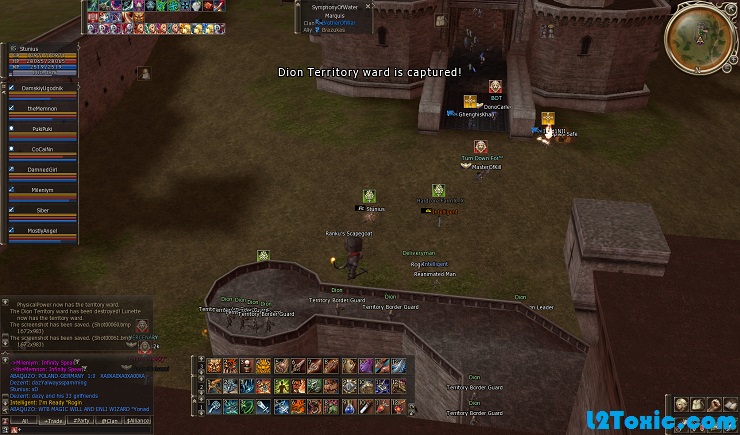The height and width of the screenshot is (435, 740).
Task: Show the Alliance chat tab
Action: pyautogui.click(x=138, y=421)
